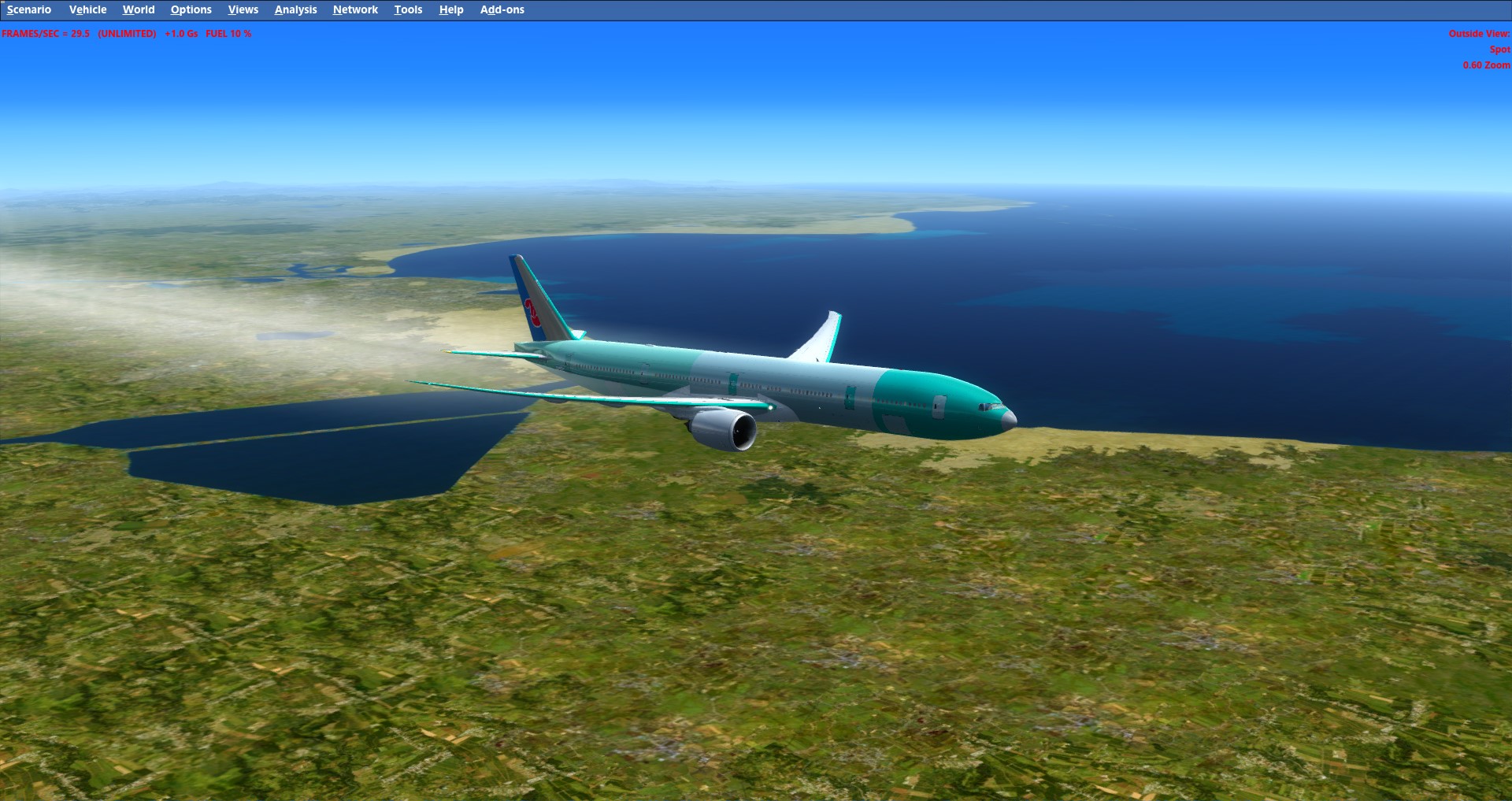Click the Analysis menu
The image size is (1512, 801).
(x=295, y=9)
